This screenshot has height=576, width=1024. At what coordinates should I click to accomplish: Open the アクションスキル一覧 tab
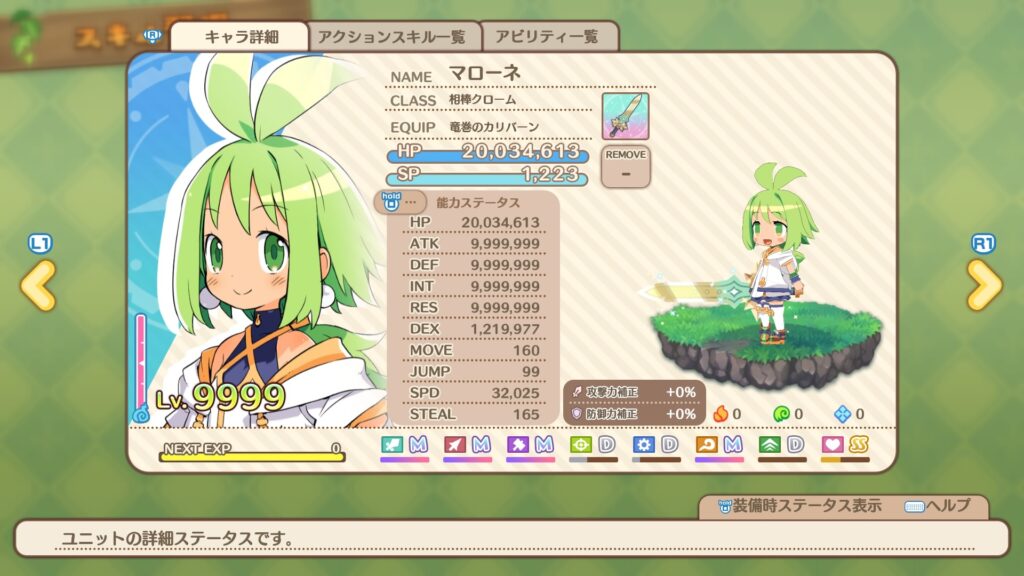tap(392, 37)
